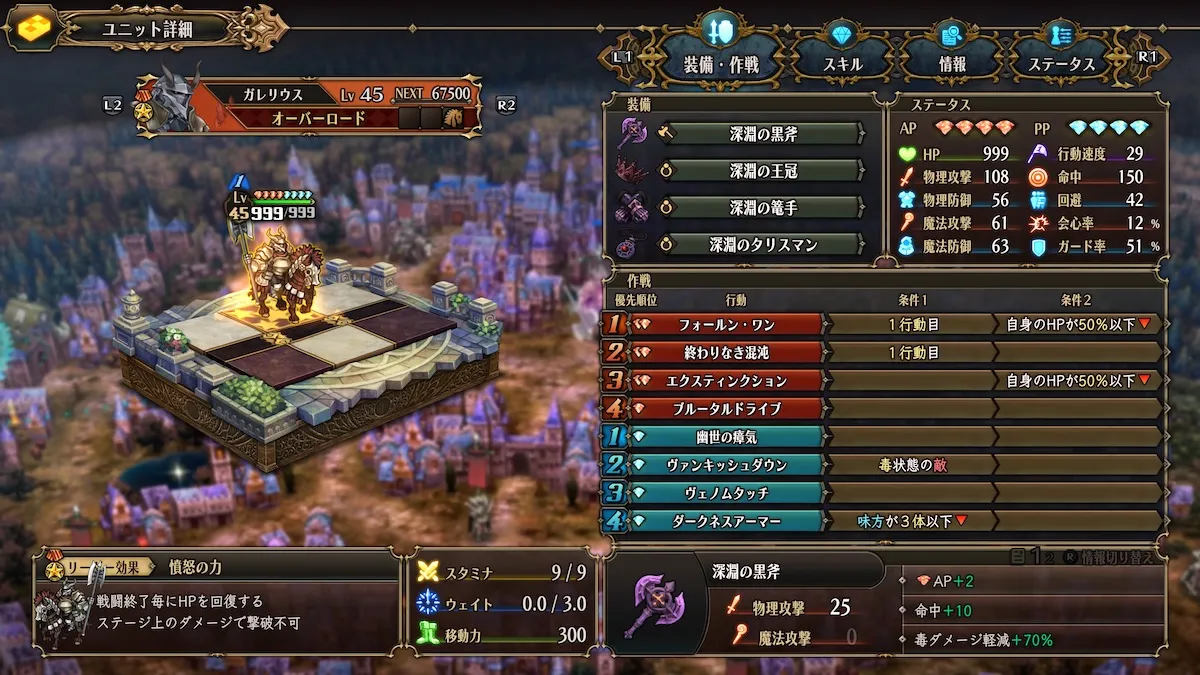Choose the 幽世の瘴気 passive tactic row
Image resolution: width=1200 pixels, height=675 pixels.
pyautogui.click(x=724, y=436)
